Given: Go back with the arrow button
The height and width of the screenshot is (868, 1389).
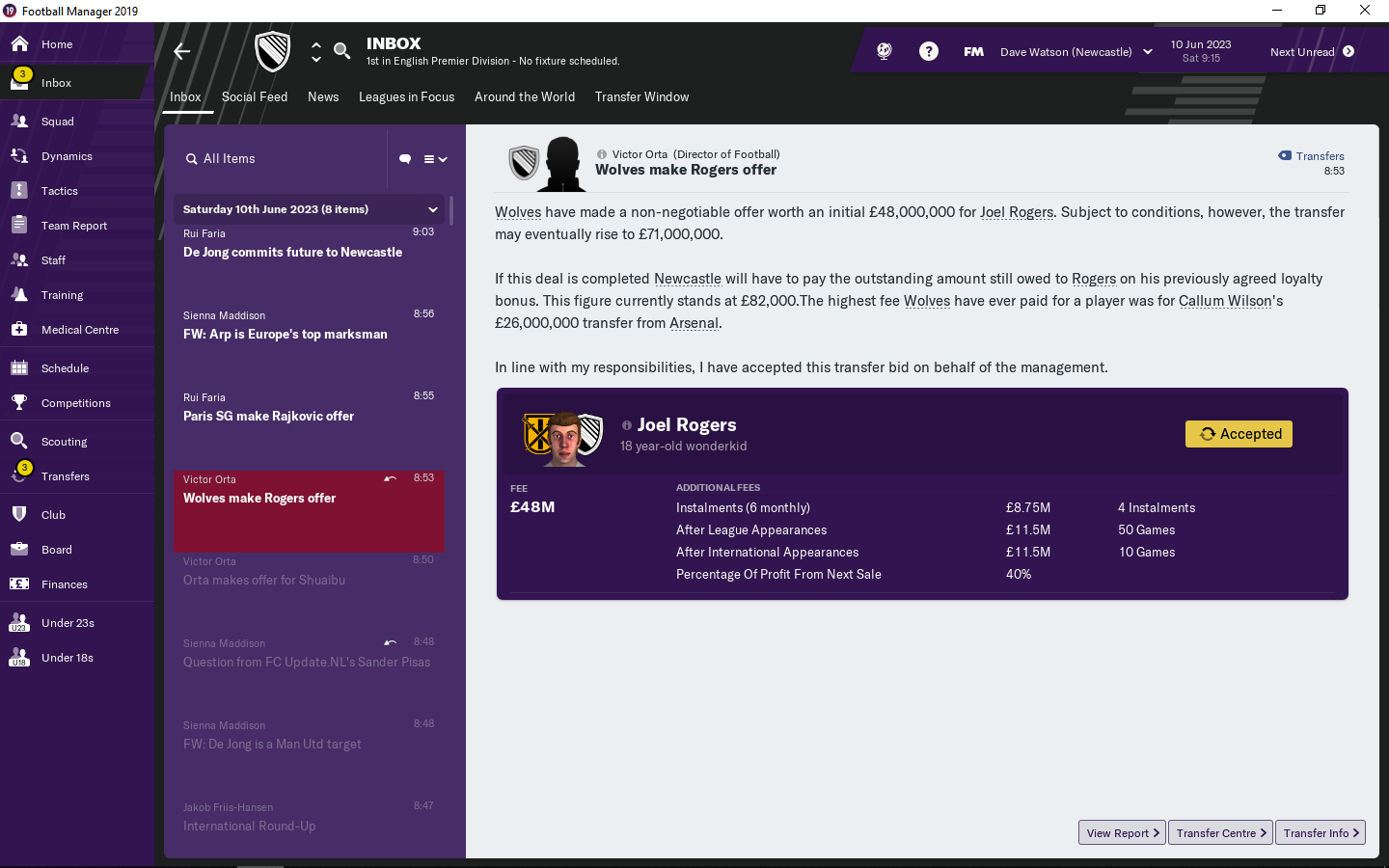Looking at the screenshot, I should pos(182,52).
